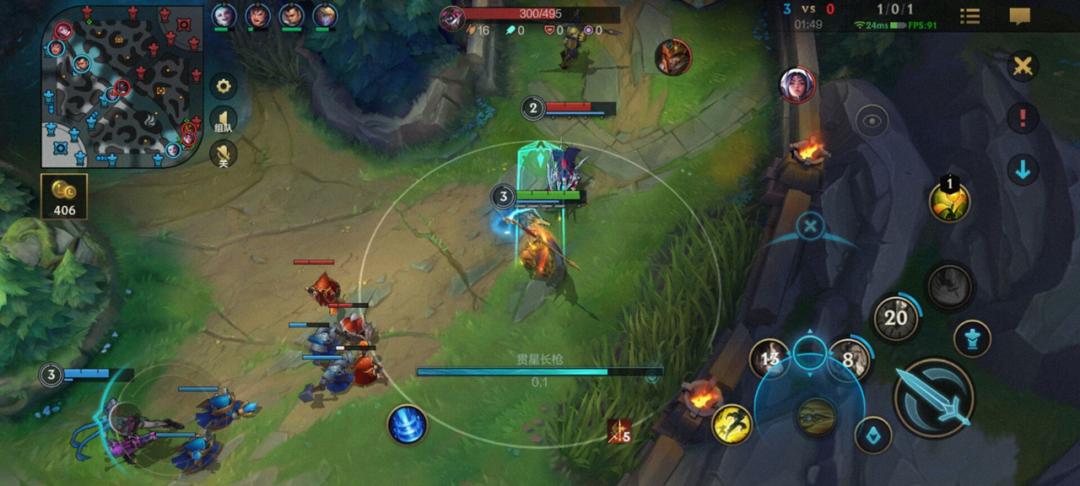
Task: Use the golden item with badge 1
Action: pyautogui.click(x=949, y=202)
